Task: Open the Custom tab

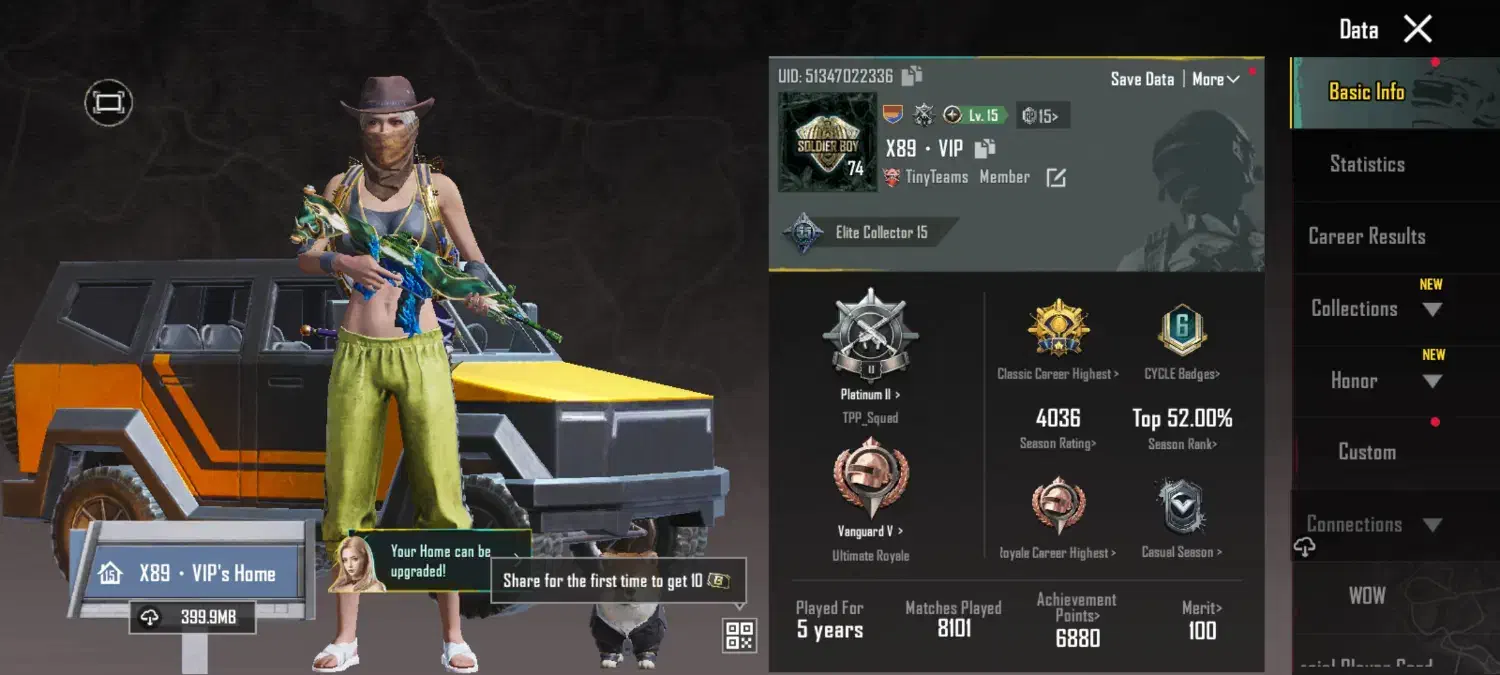Action: [x=1367, y=452]
